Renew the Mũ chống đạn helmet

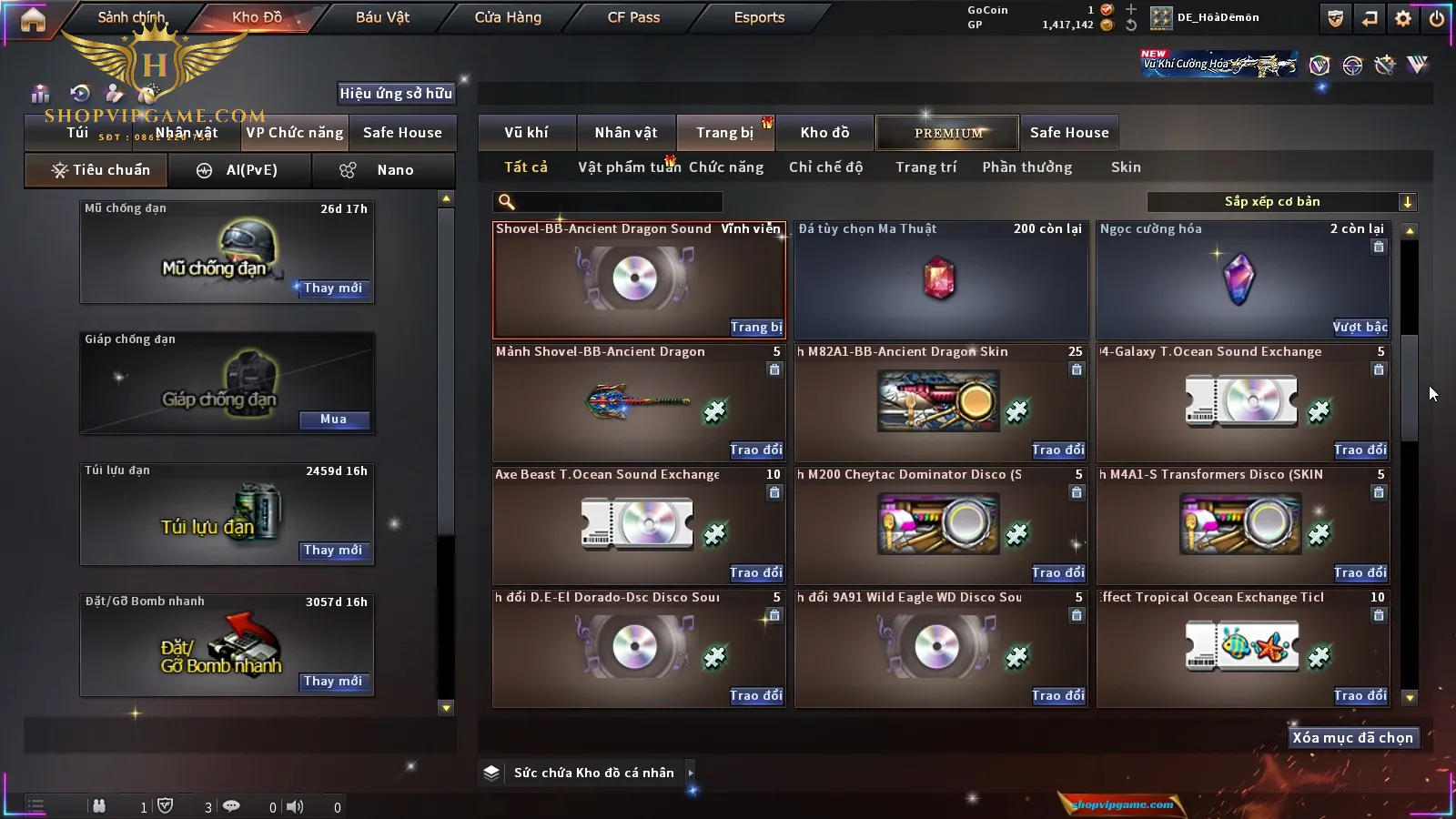[333, 288]
